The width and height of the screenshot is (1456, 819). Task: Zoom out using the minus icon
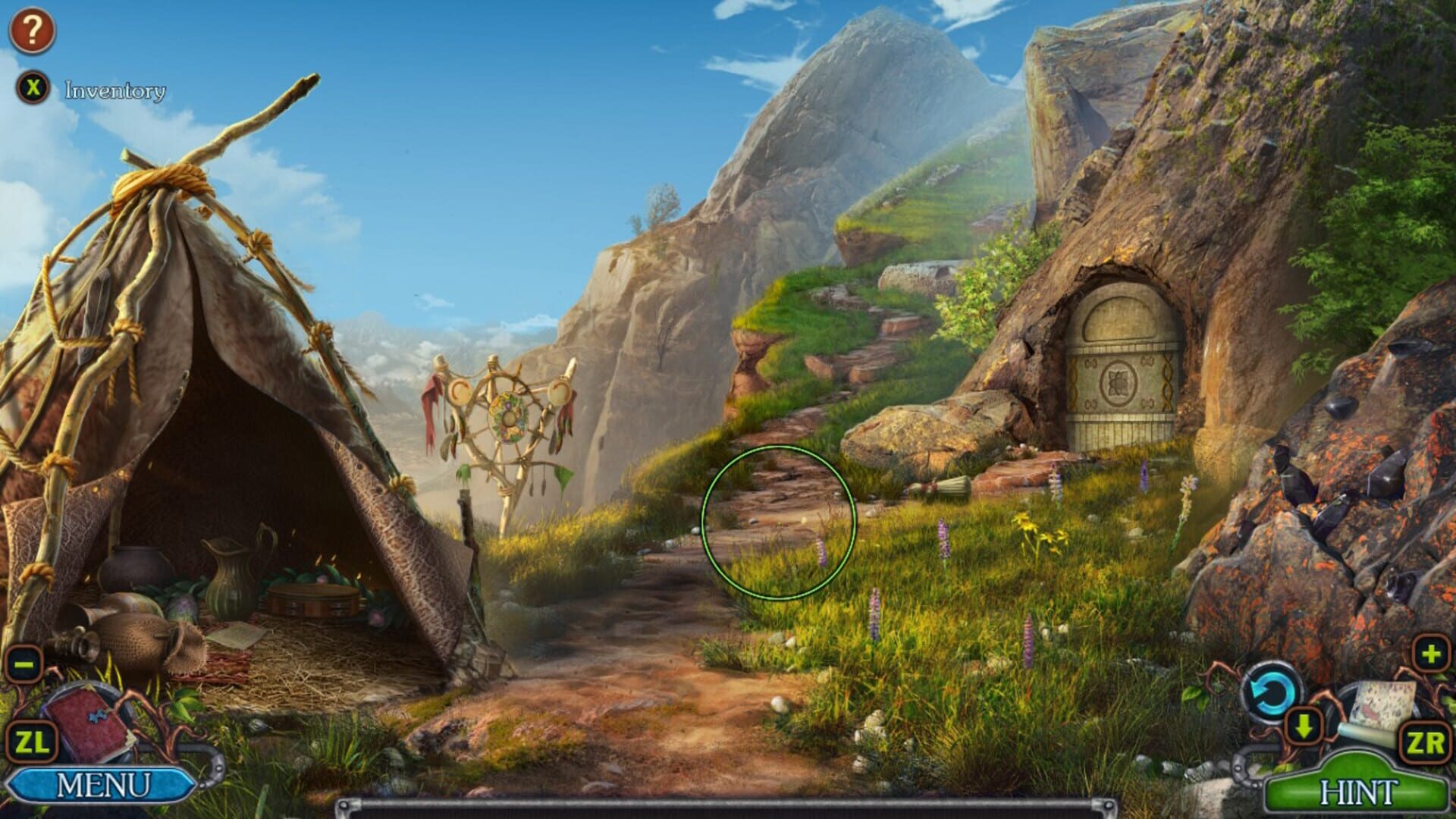[23, 661]
